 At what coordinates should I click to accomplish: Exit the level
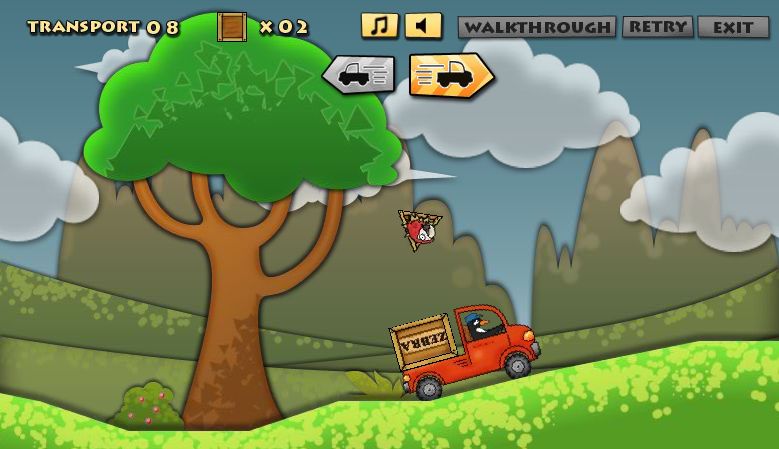[x=733, y=27]
